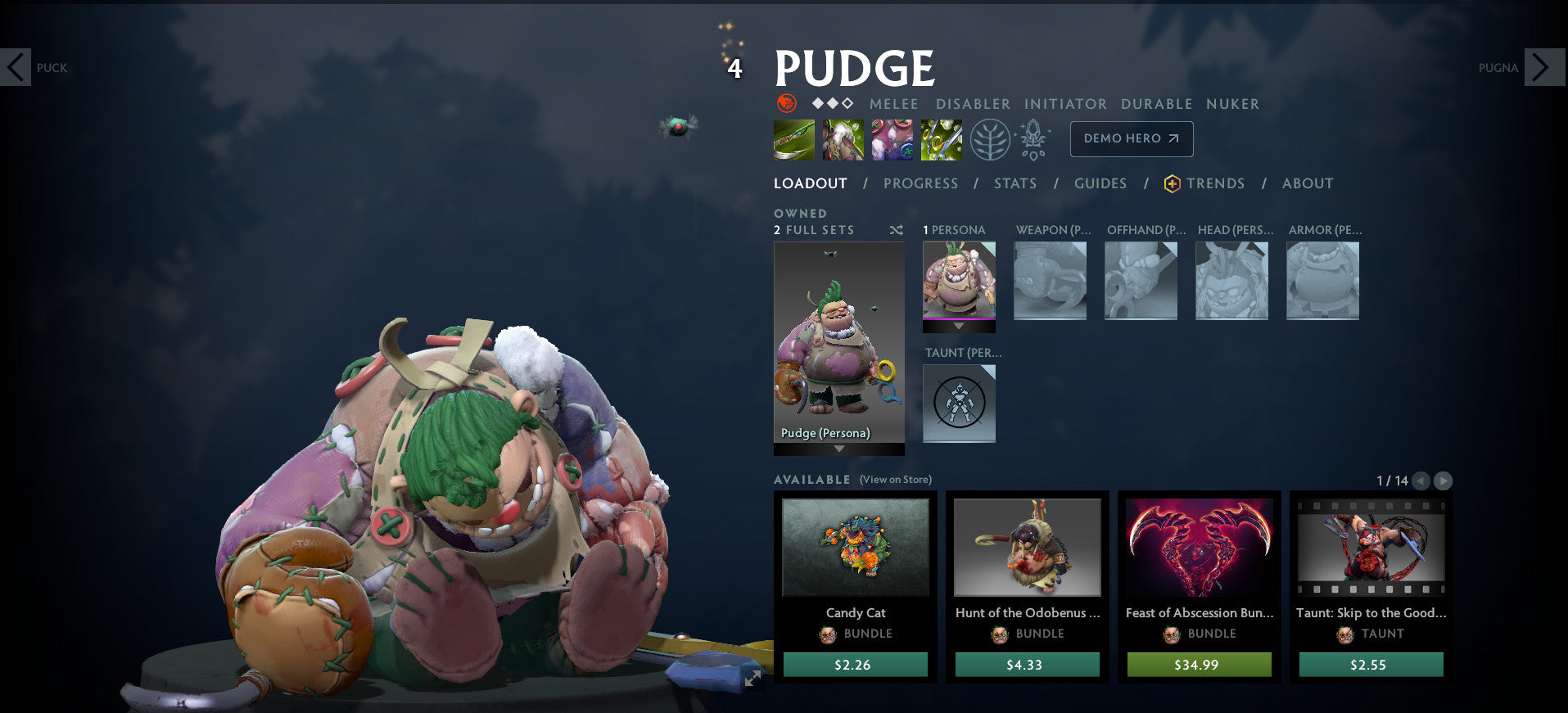Screen dimensions: 1568x713
Task: View the talent tree icon
Action: pyautogui.click(x=990, y=139)
